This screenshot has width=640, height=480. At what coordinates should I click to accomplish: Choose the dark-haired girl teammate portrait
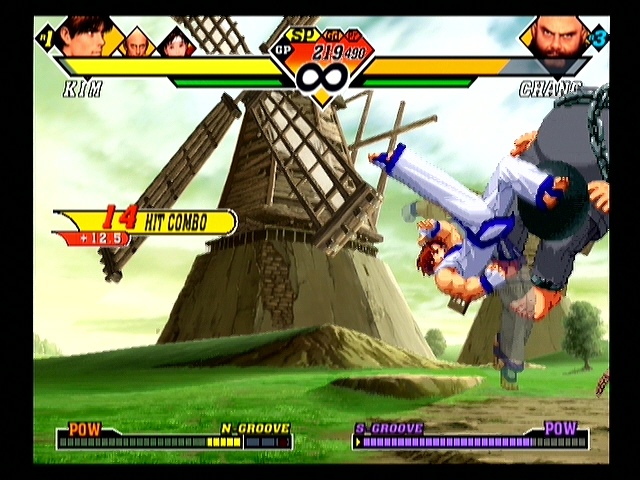(x=176, y=42)
